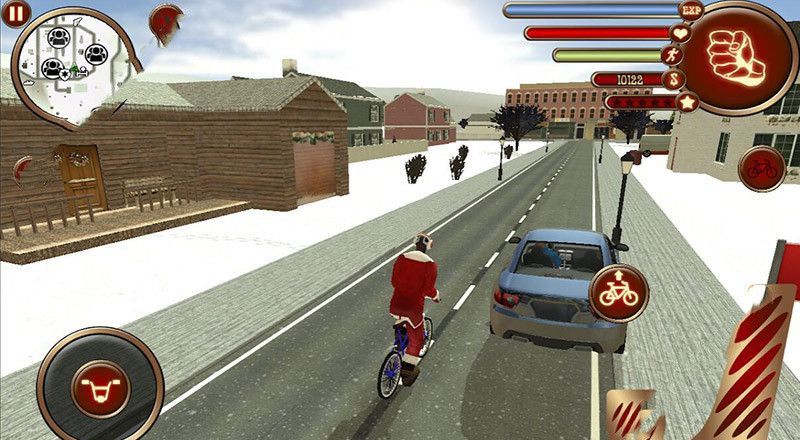The height and width of the screenshot is (440, 800).
Task: Tap the bicycle with up-arrow button
Action: pyautogui.click(x=617, y=291)
